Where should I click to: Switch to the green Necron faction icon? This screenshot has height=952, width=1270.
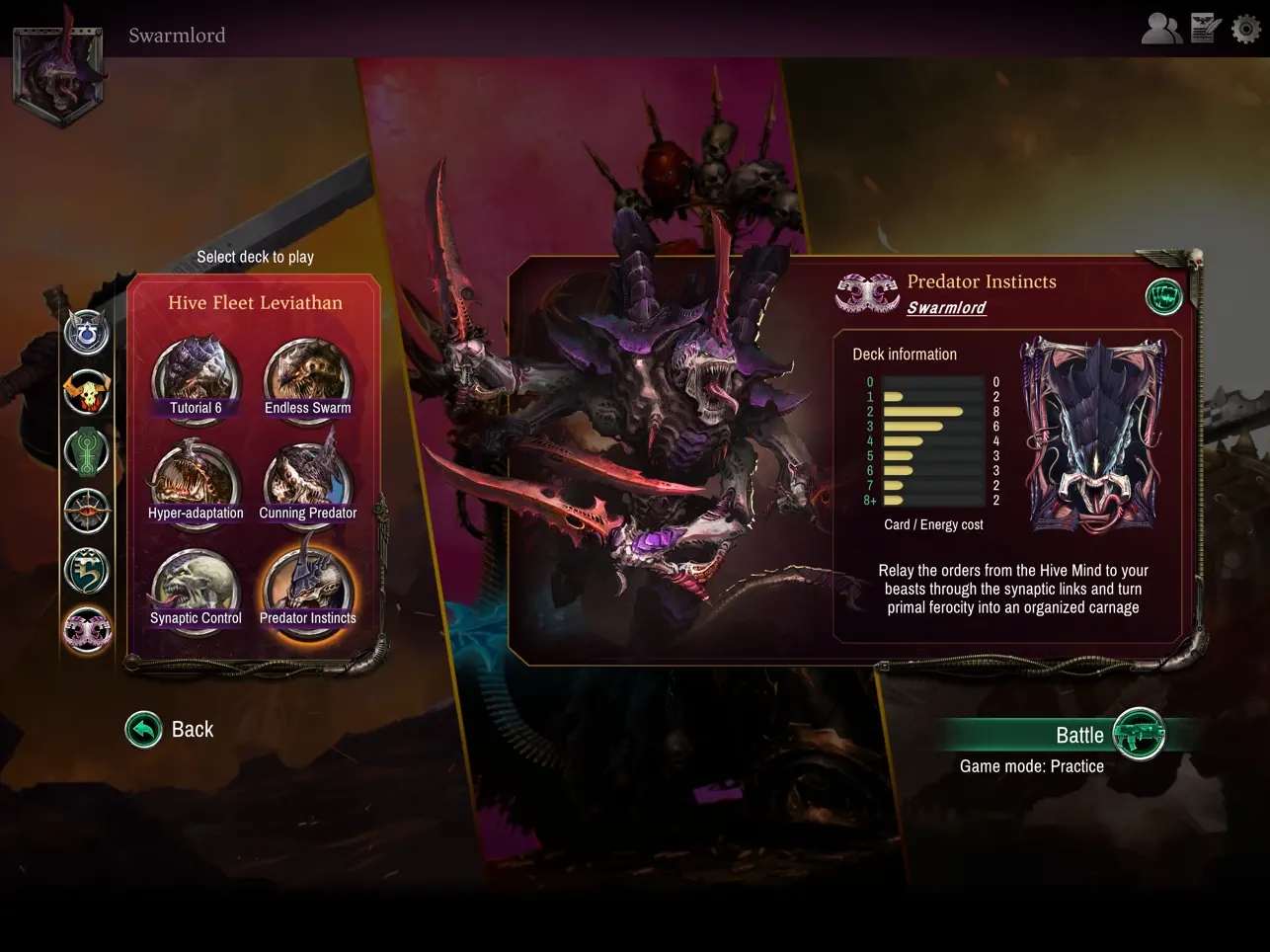[87, 451]
